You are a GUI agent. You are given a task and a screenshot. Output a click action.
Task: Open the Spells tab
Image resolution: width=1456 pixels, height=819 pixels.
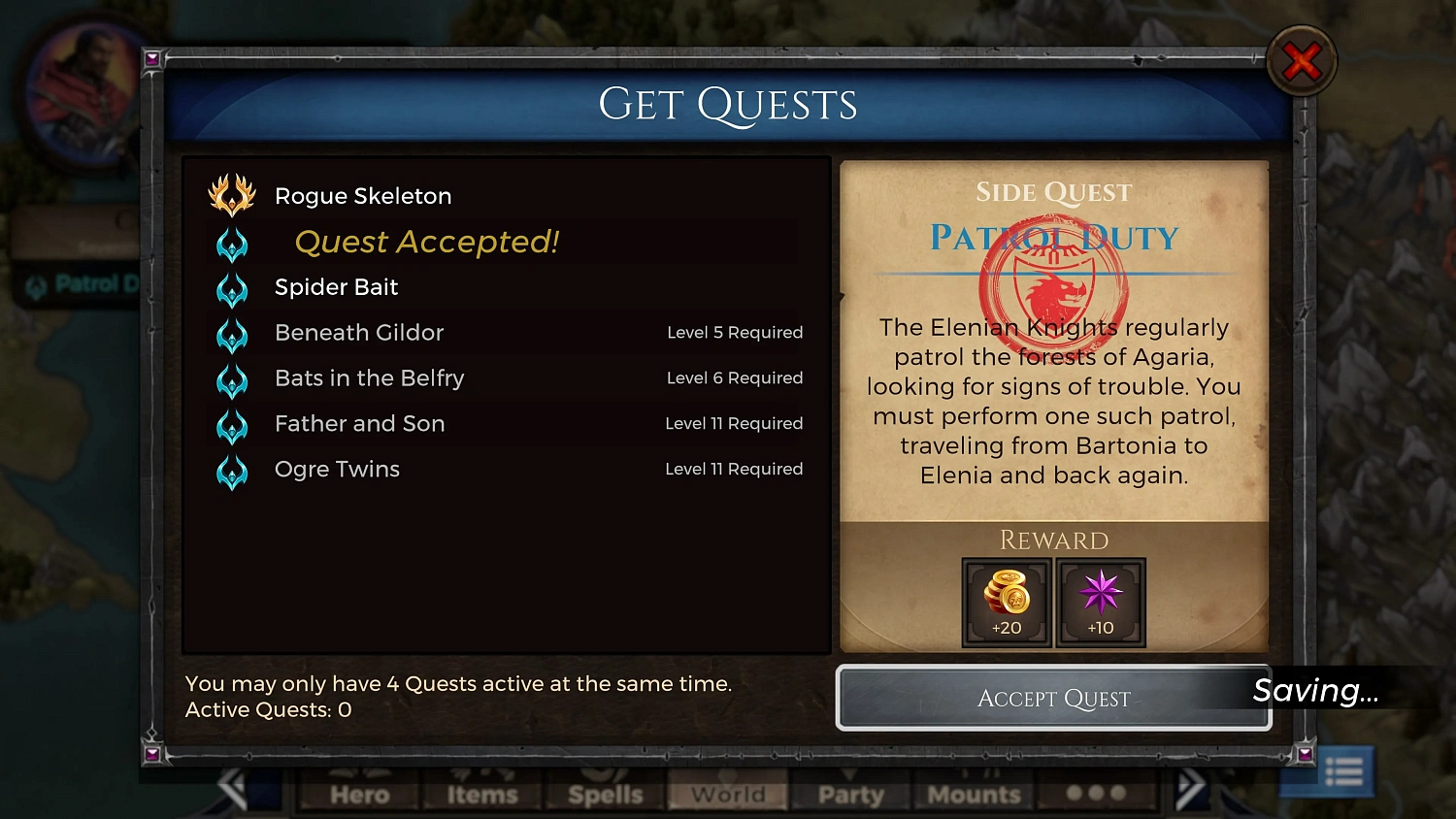tap(603, 796)
